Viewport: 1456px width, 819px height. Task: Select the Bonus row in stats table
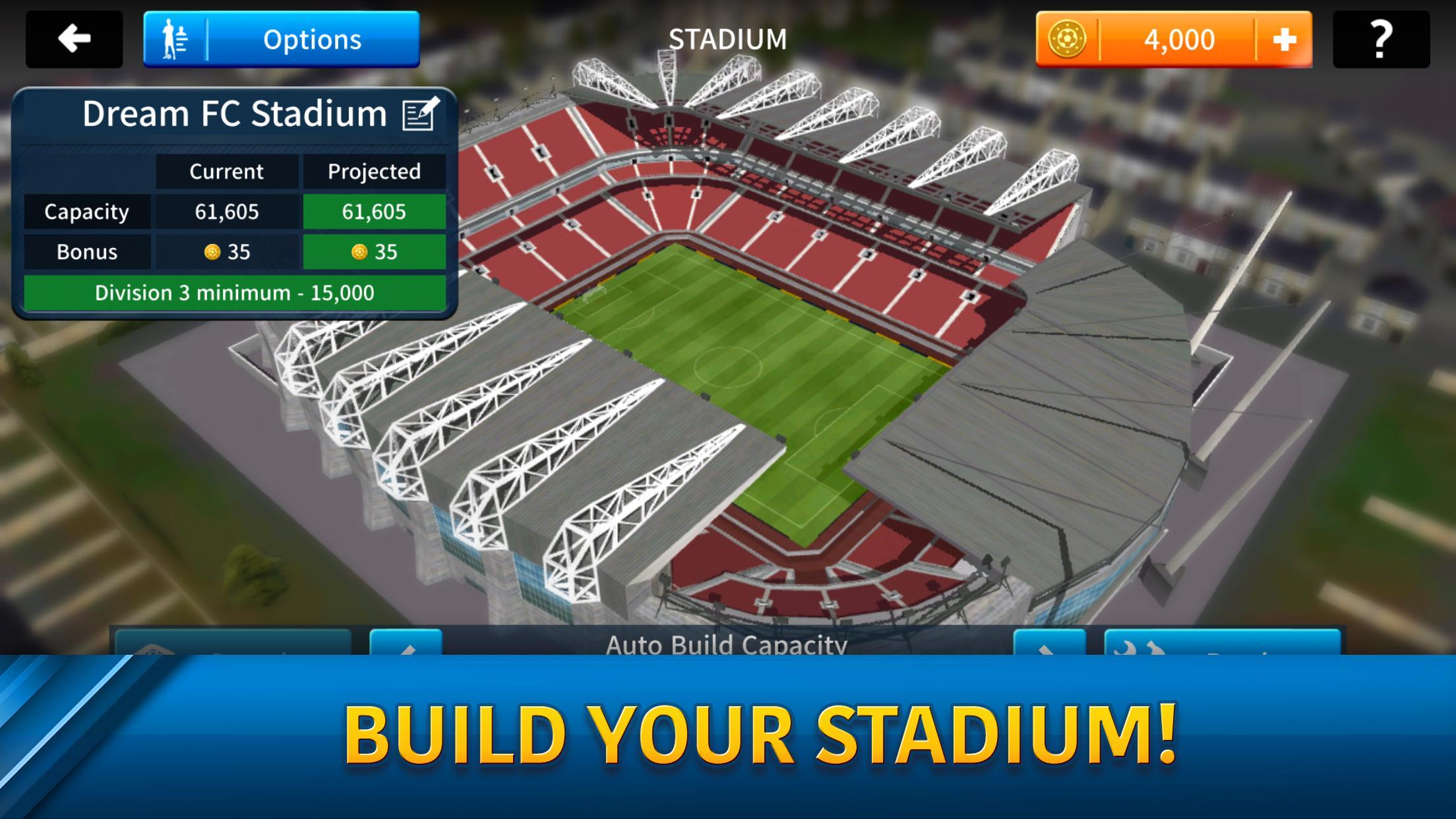point(86,252)
